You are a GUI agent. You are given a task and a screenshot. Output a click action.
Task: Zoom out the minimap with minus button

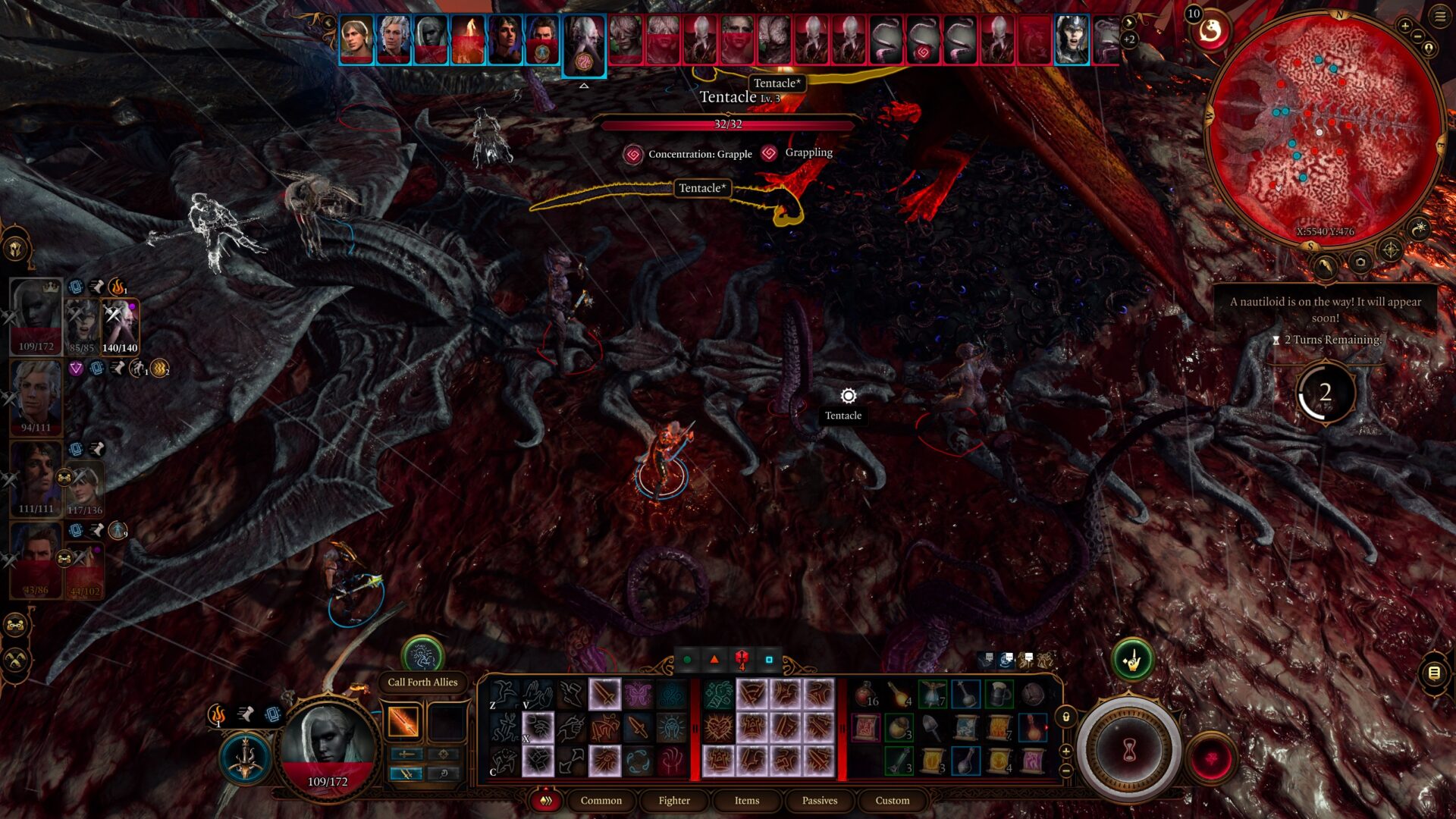1419,36
